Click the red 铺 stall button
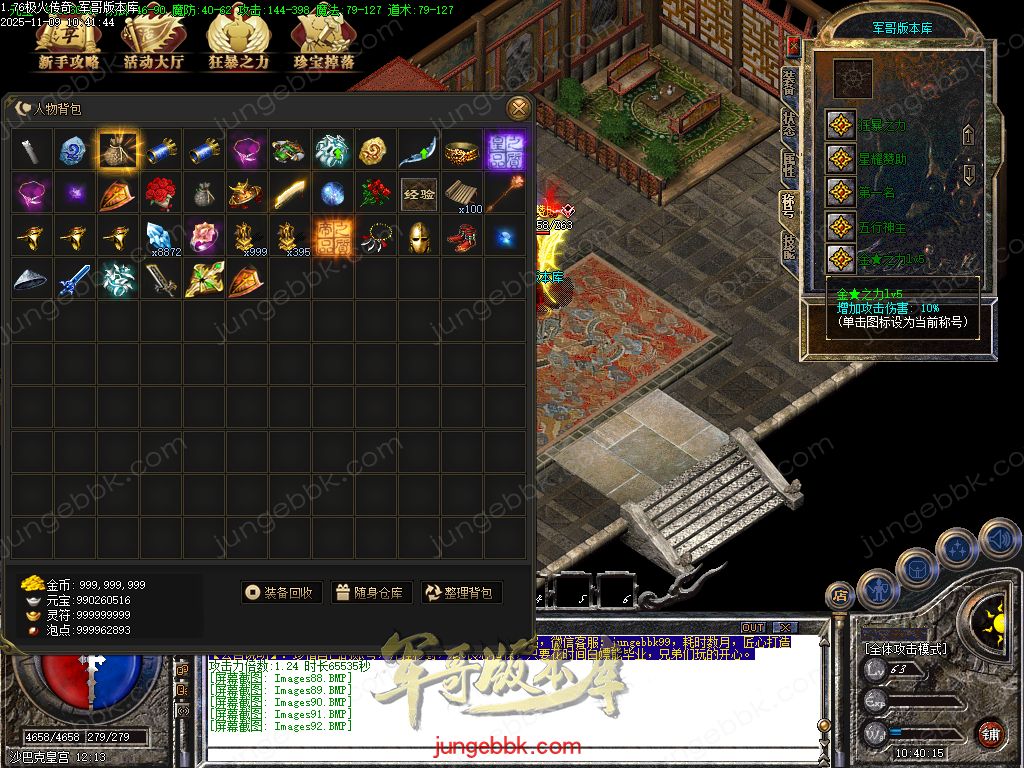 (x=989, y=733)
